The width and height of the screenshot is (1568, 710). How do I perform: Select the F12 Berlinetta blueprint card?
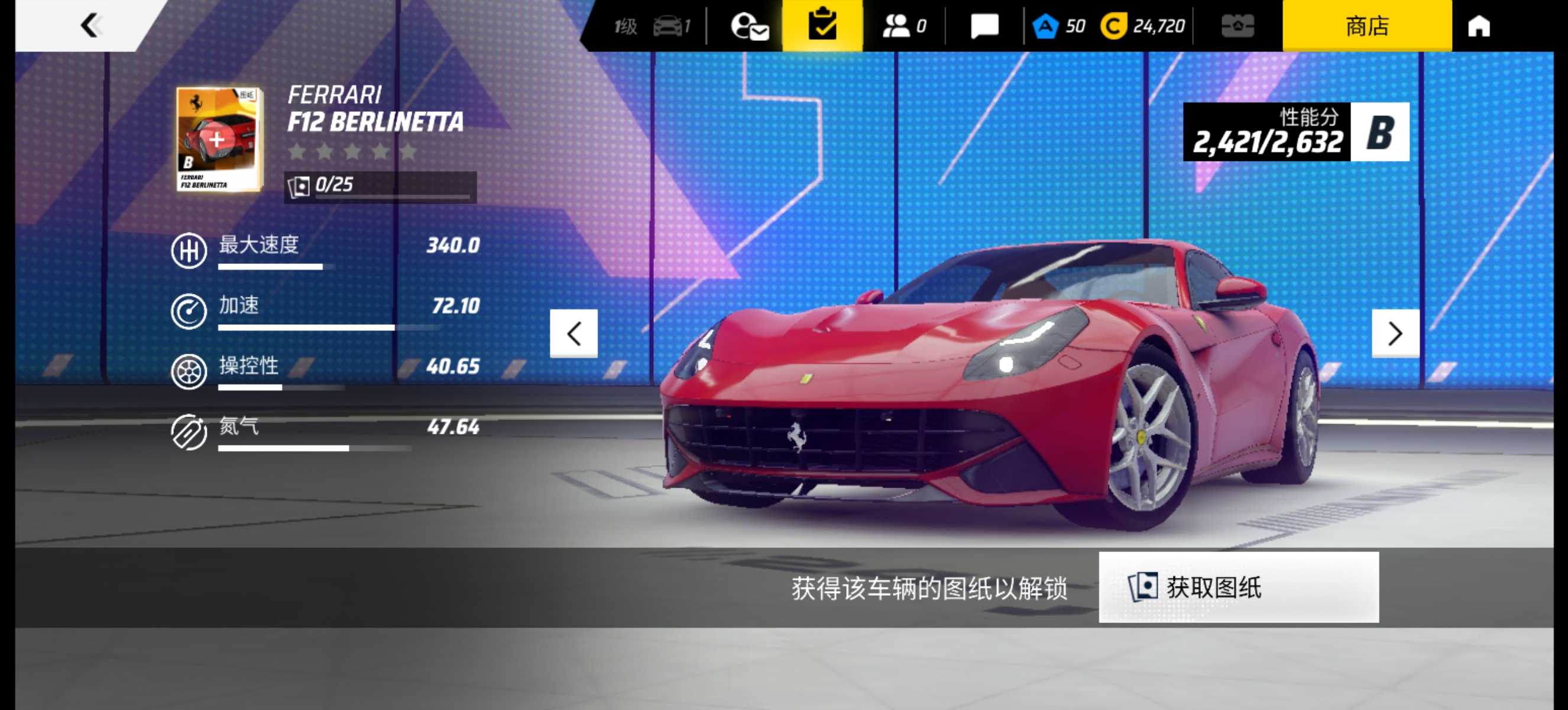click(x=219, y=140)
